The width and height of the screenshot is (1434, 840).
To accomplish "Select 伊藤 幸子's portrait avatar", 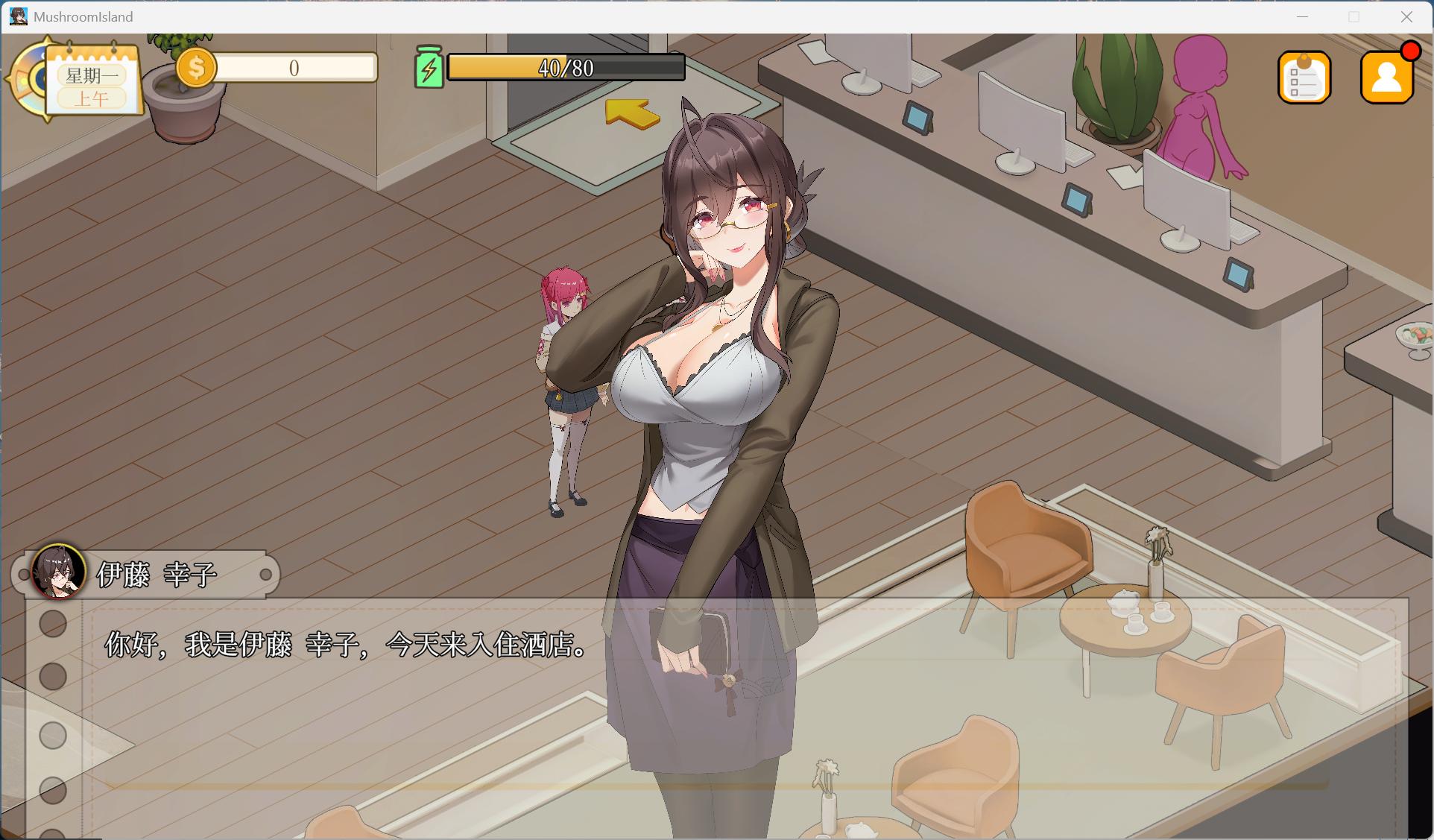I will pos(58,574).
